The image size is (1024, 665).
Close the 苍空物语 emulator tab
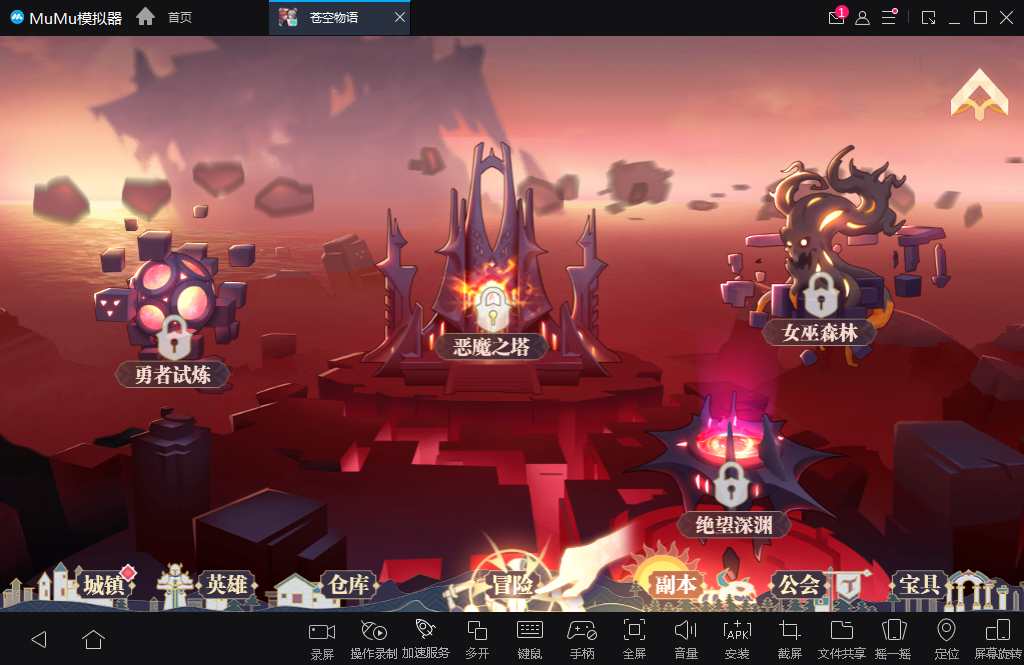[400, 18]
